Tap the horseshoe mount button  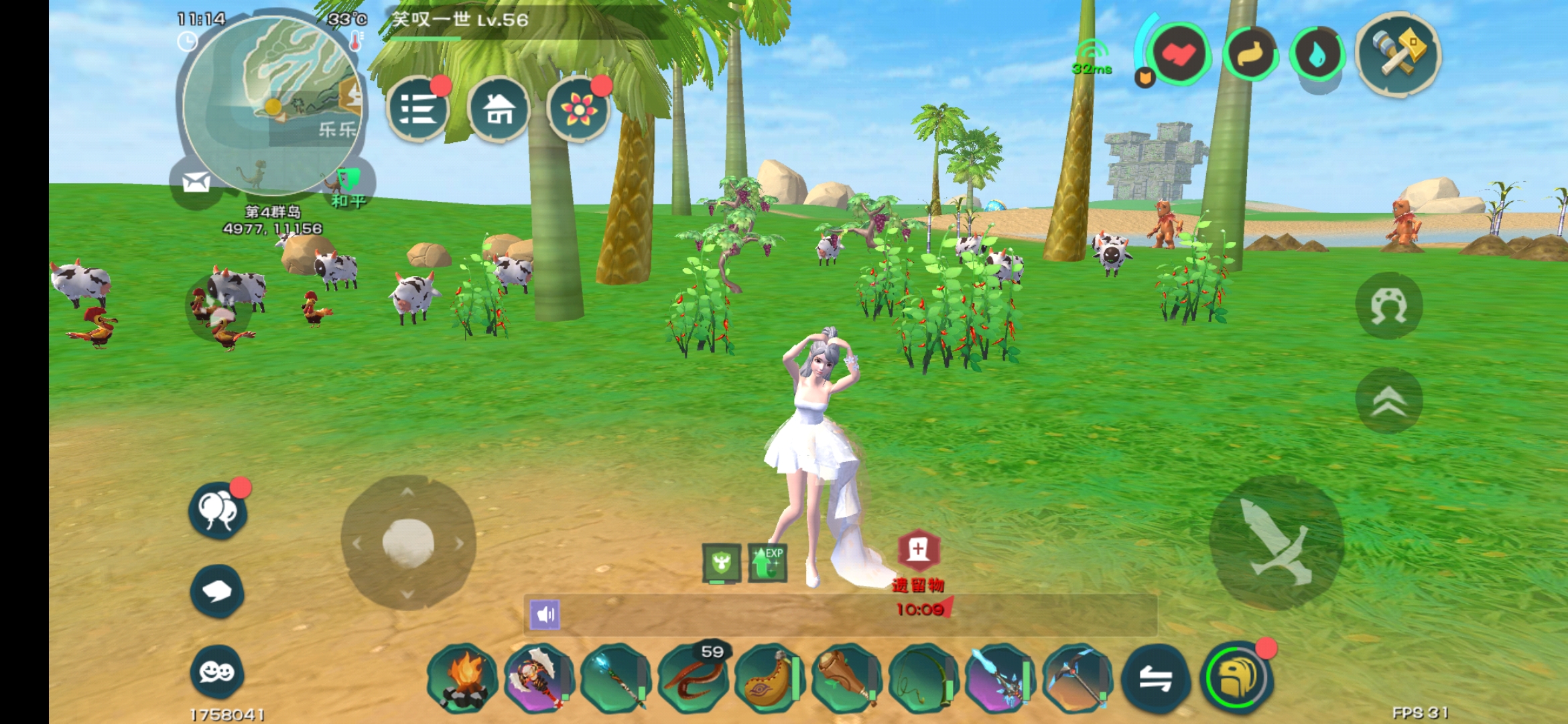[x=1388, y=306]
